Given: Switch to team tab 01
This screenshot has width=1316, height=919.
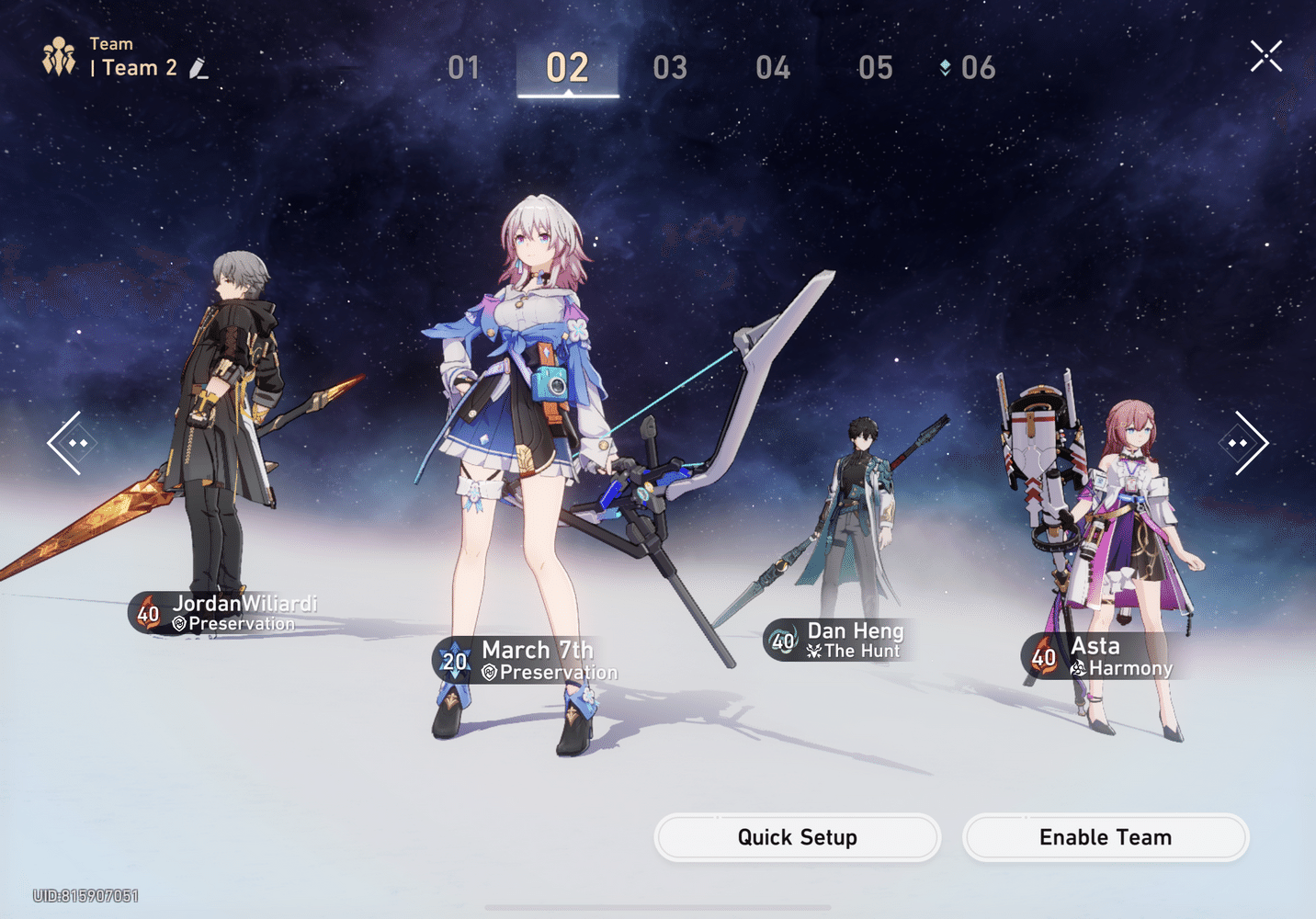Looking at the screenshot, I should pyautogui.click(x=464, y=68).
